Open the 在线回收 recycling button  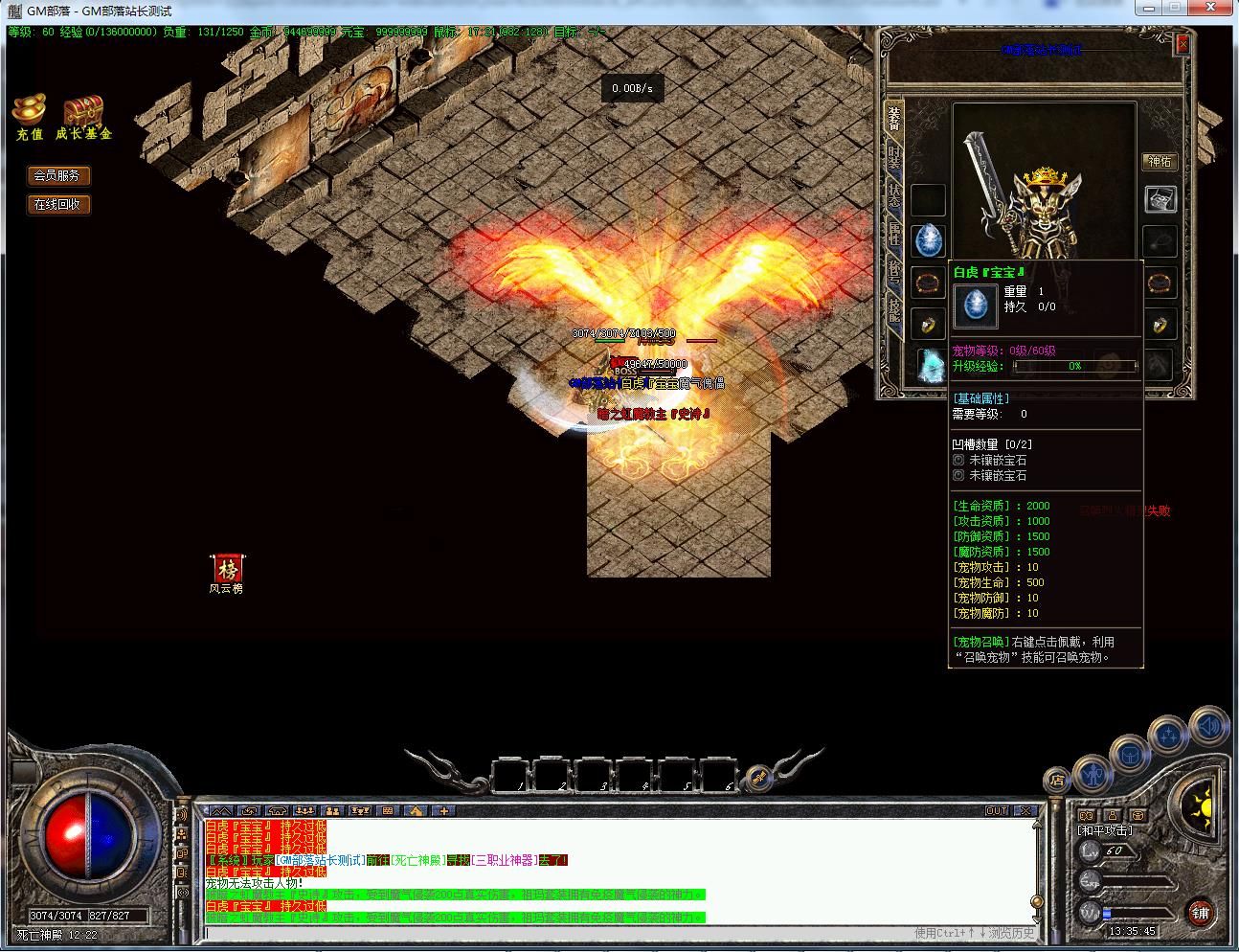click(x=57, y=204)
